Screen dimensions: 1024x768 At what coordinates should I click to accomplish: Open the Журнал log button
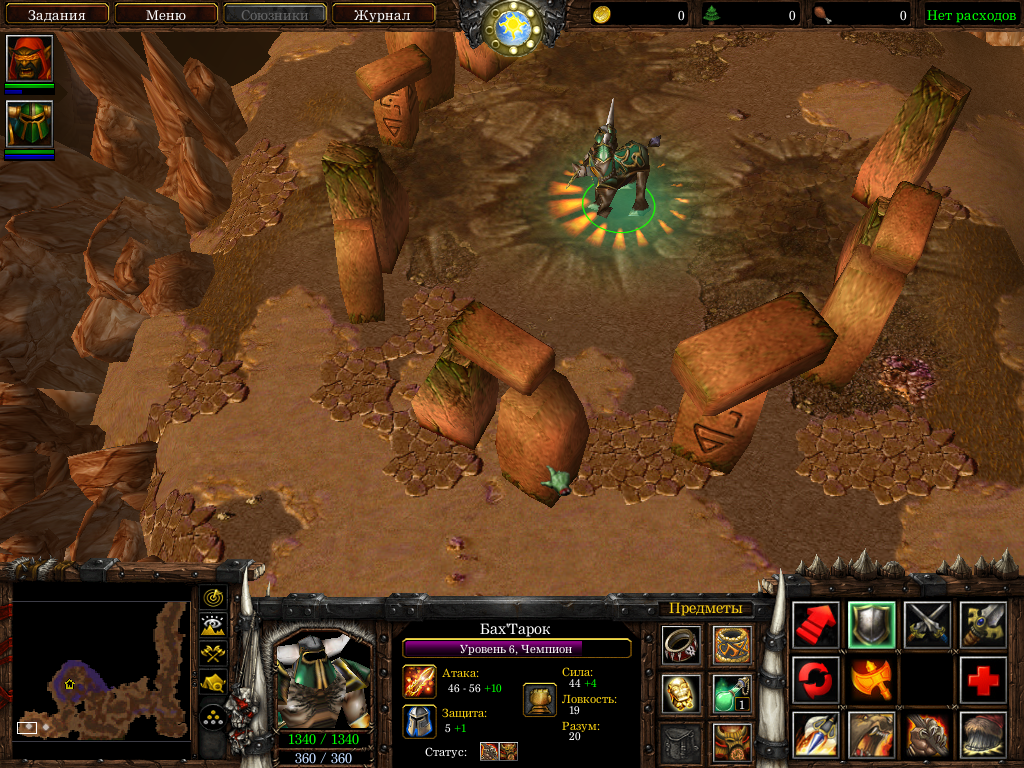pos(383,15)
